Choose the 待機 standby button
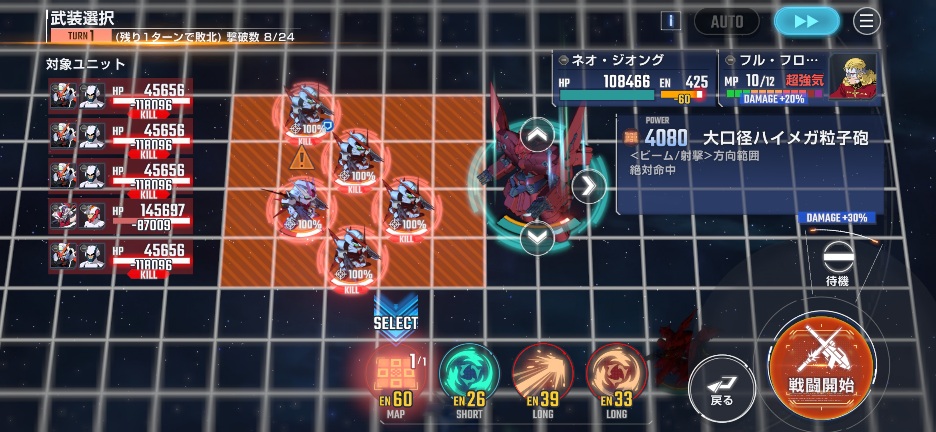 pos(837,263)
